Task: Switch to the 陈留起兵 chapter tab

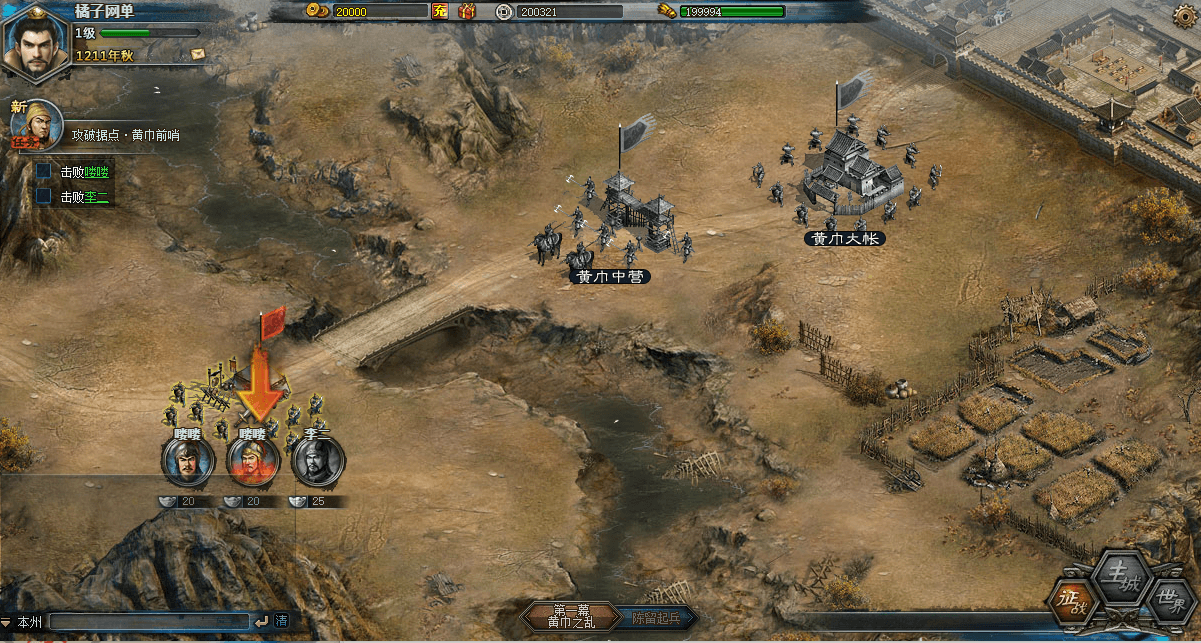Action: [x=654, y=617]
